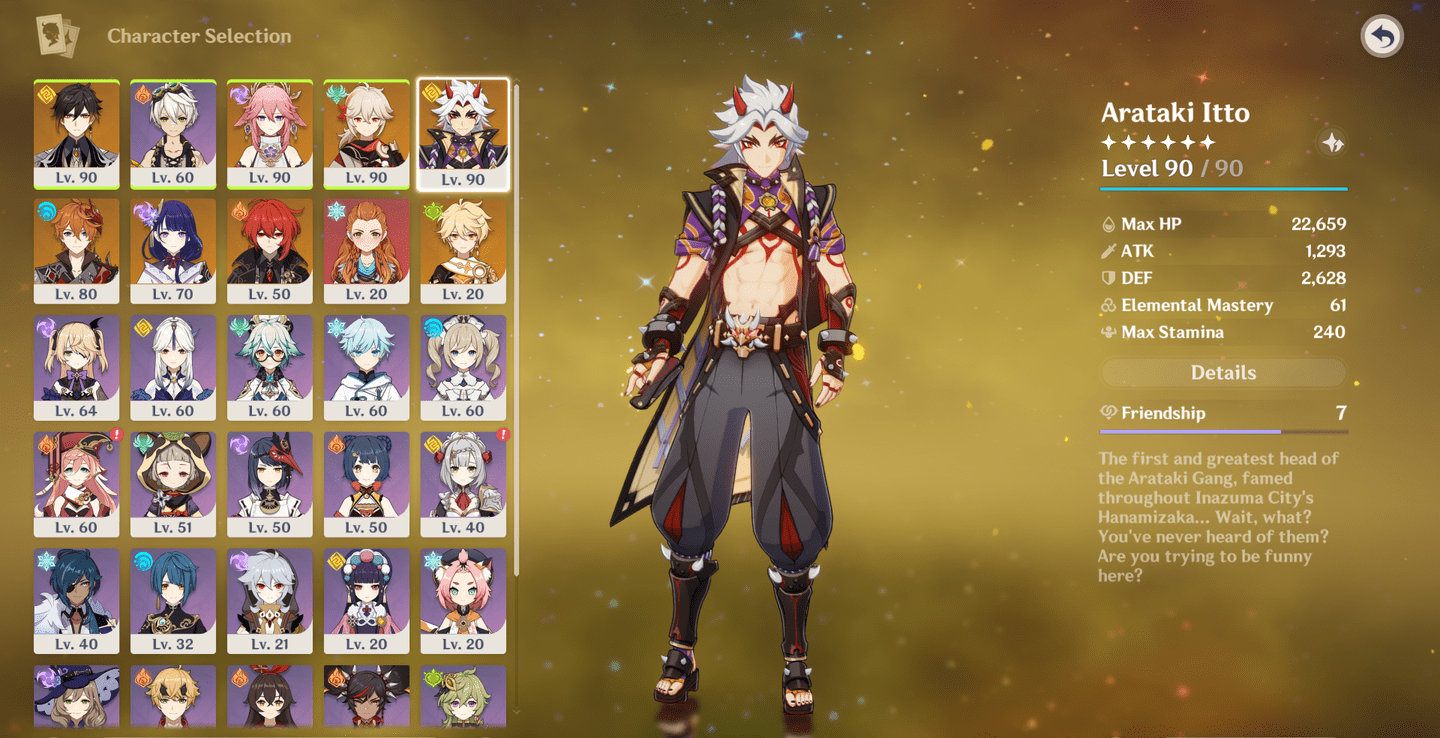Click the sparkle icon beside the star rating

click(x=1333, y=143)
